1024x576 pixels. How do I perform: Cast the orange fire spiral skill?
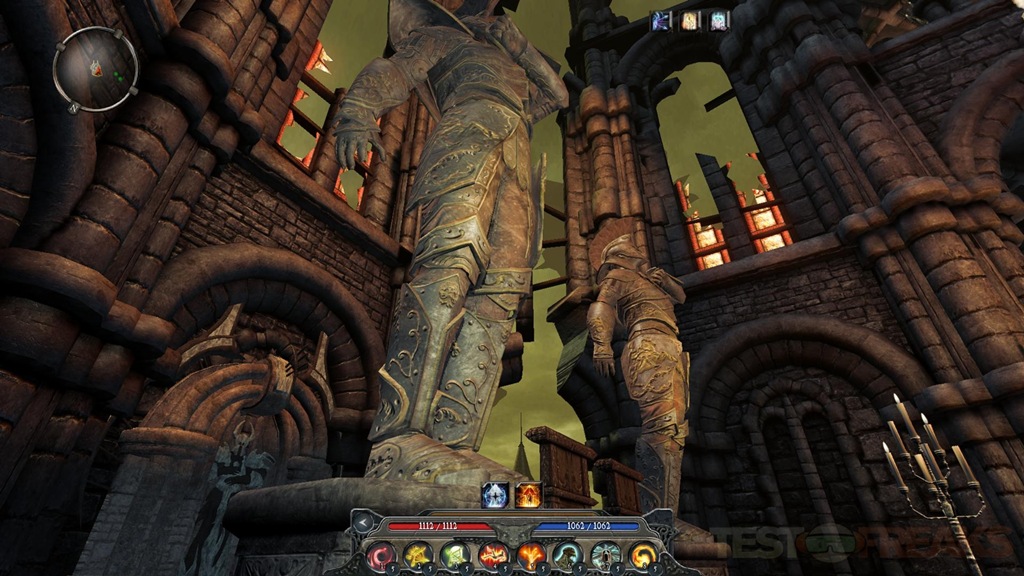641,556
